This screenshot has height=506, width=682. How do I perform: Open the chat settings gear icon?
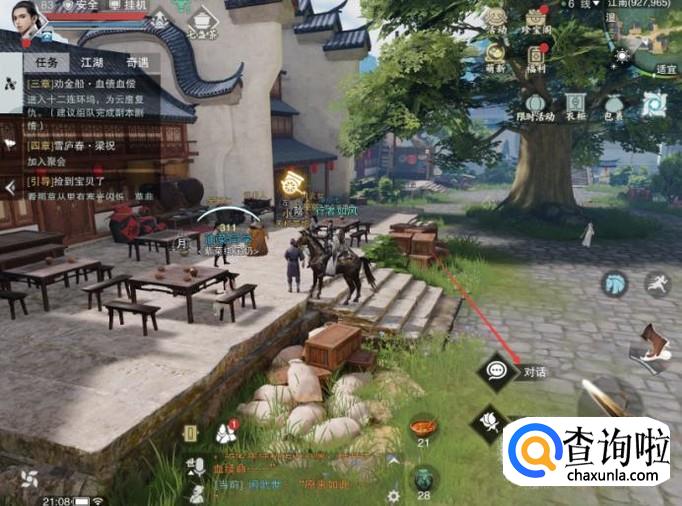tap(394, 495)
